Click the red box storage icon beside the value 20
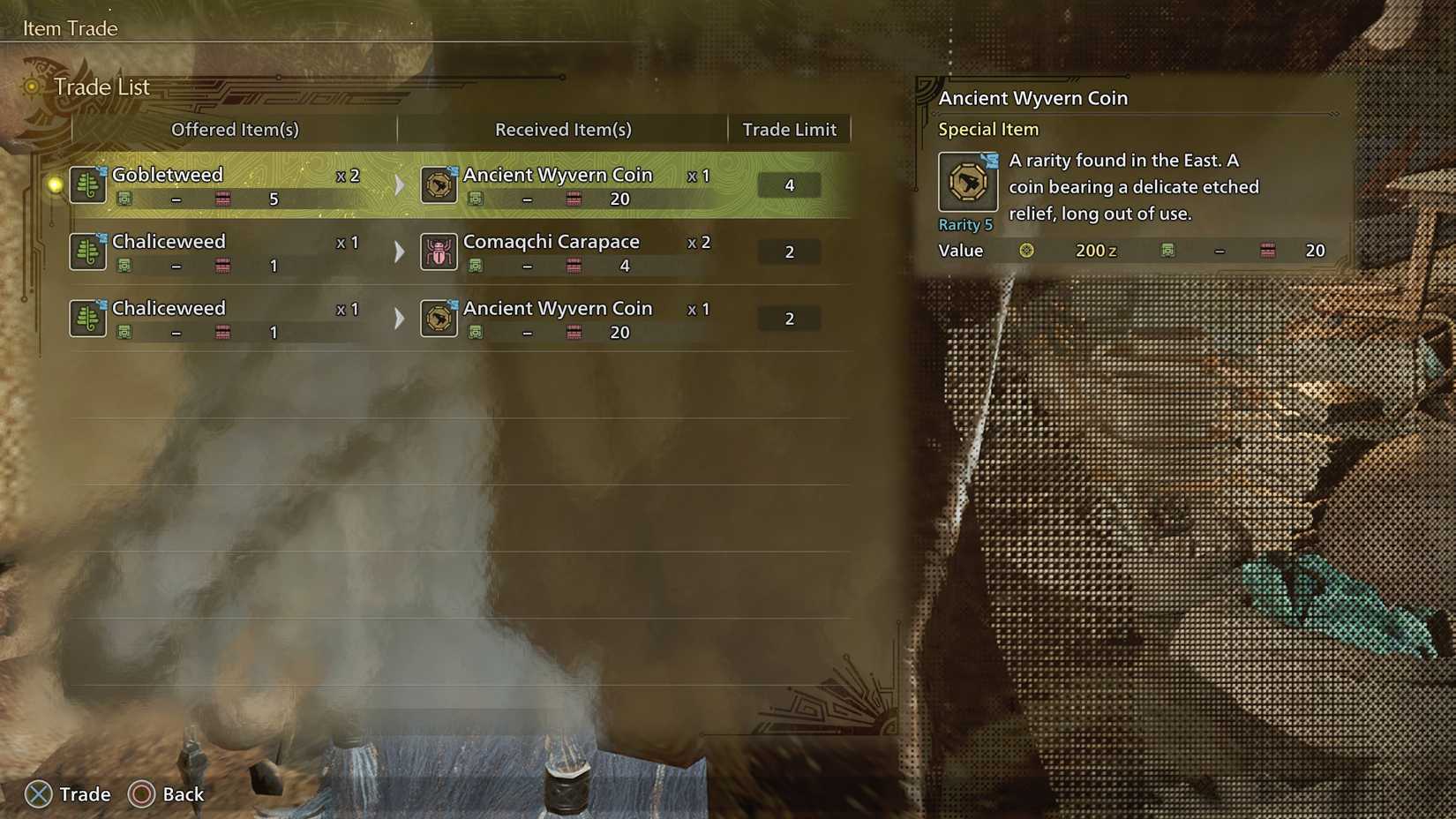The height and width of the screenshot is (819, 1456). (x=1268, y=251)
